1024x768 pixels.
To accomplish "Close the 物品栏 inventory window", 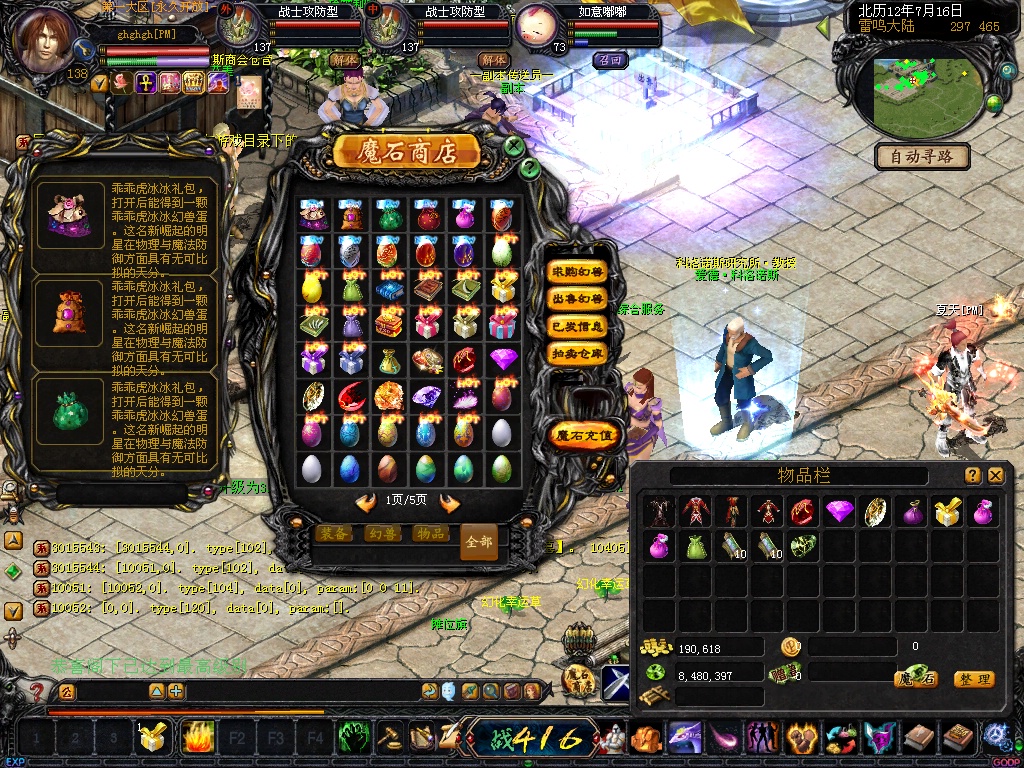I will click(x=995, y=476).
